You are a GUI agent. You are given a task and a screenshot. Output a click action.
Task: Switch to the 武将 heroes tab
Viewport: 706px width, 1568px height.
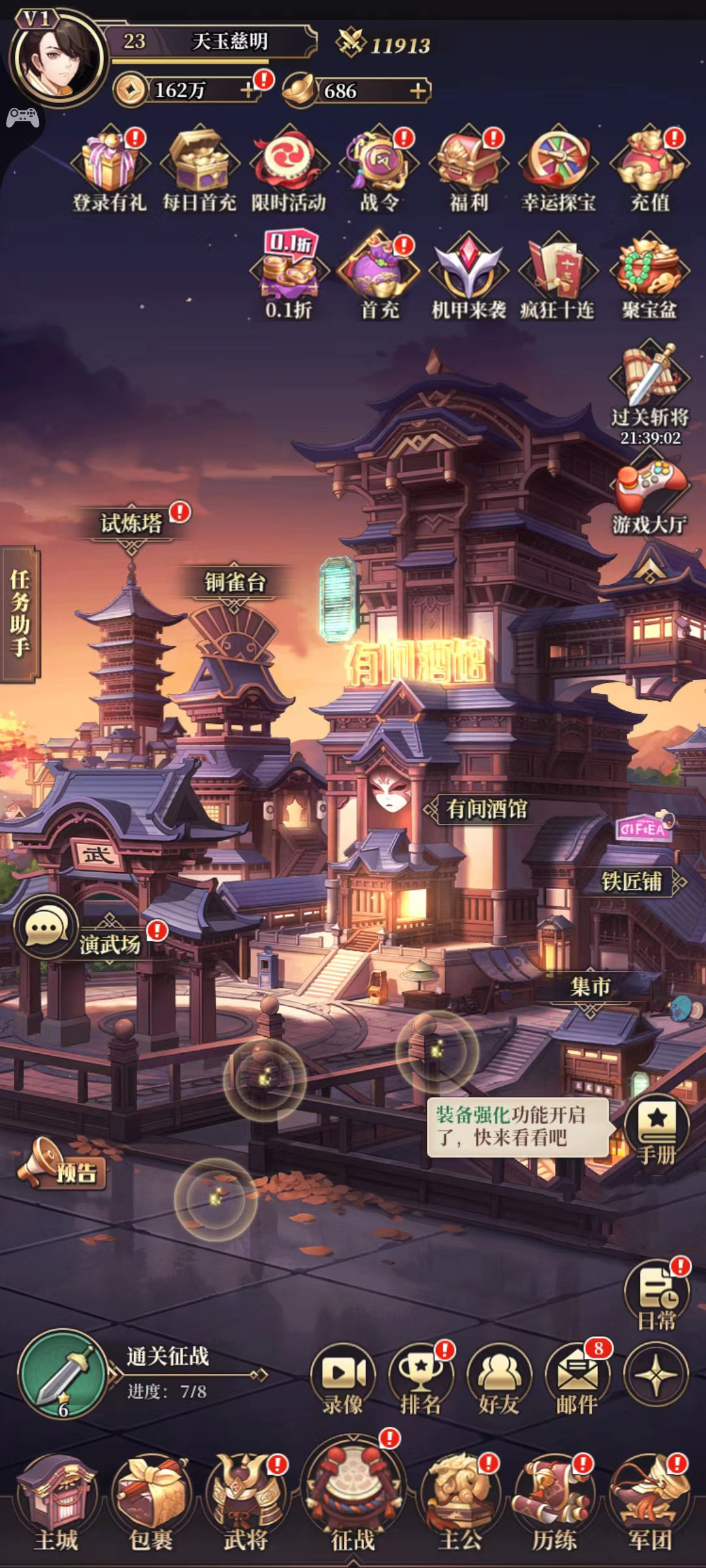click(x=246, y=1503)
